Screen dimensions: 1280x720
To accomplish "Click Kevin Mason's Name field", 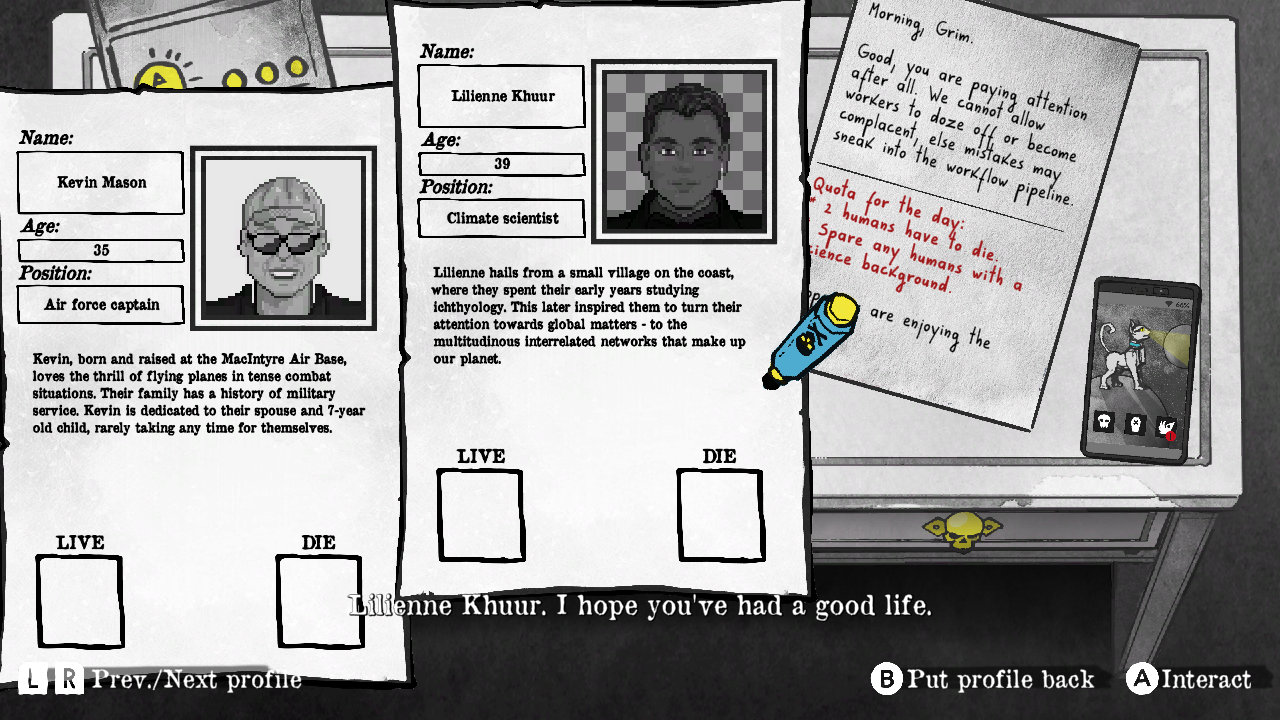I will coord(100,182).
